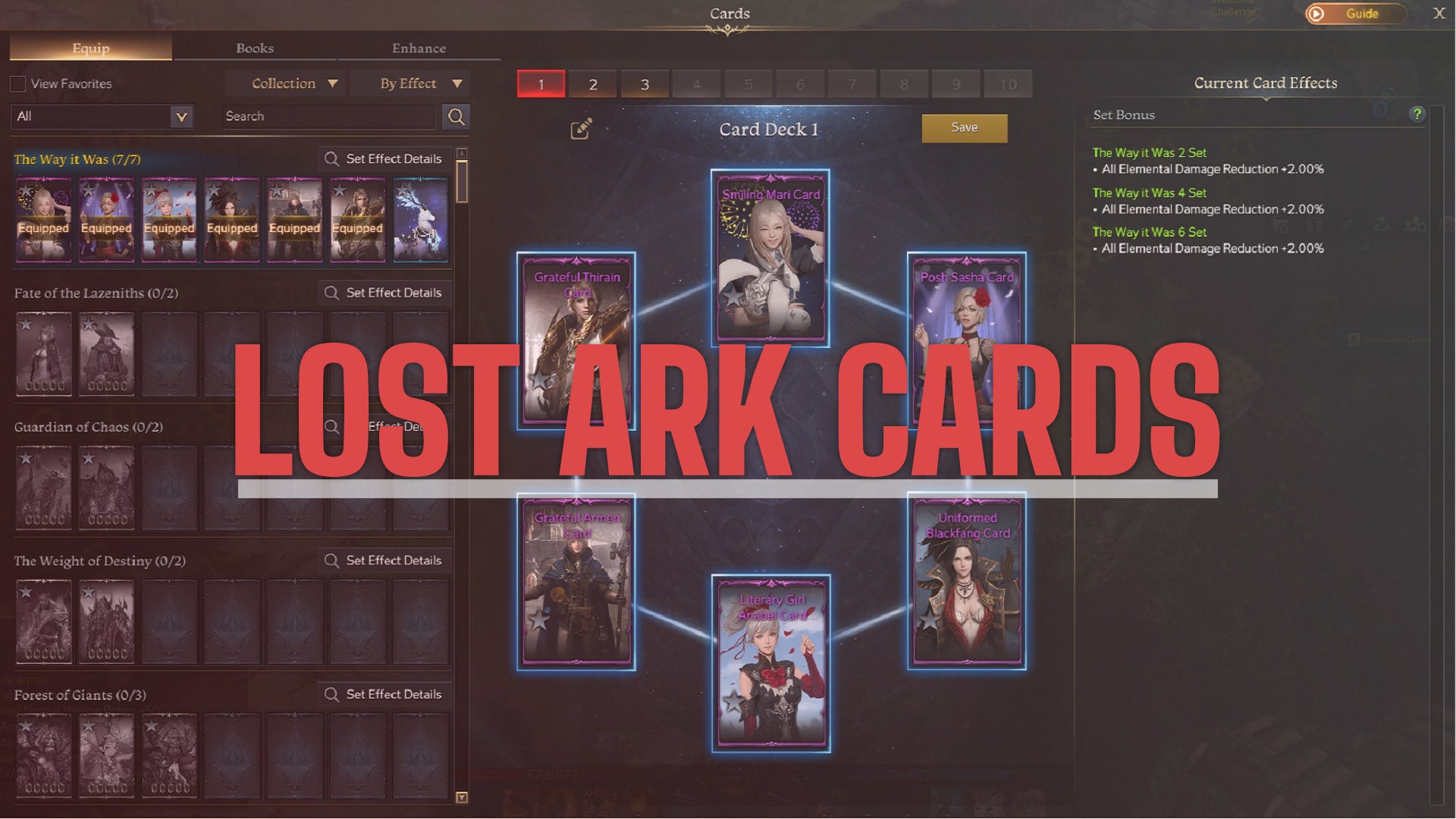Select card deck slot 3
The width and height of the screenshot is (1456, 819).
pos(645,84)
